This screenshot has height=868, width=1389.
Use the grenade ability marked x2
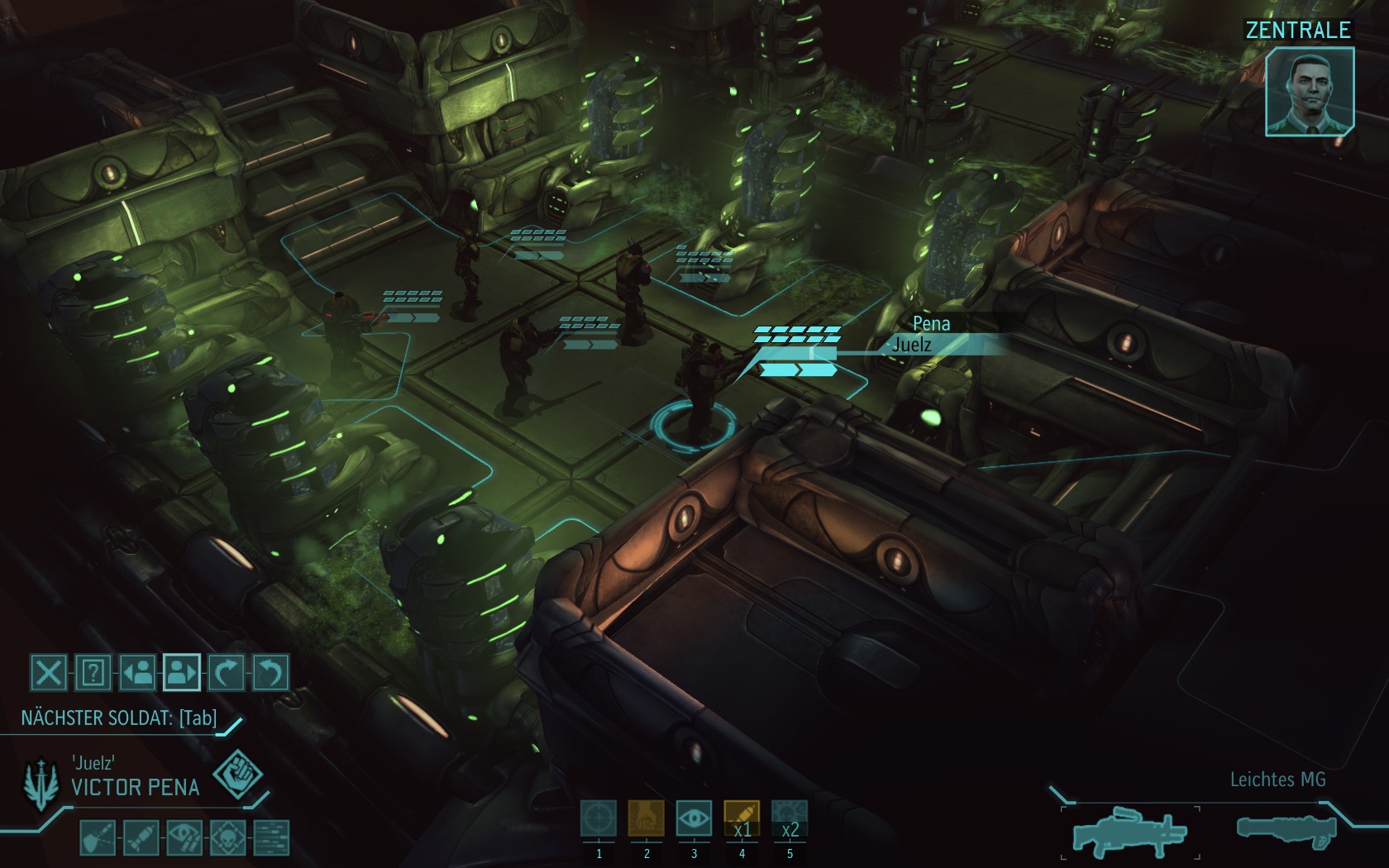[x=790, y=819]
